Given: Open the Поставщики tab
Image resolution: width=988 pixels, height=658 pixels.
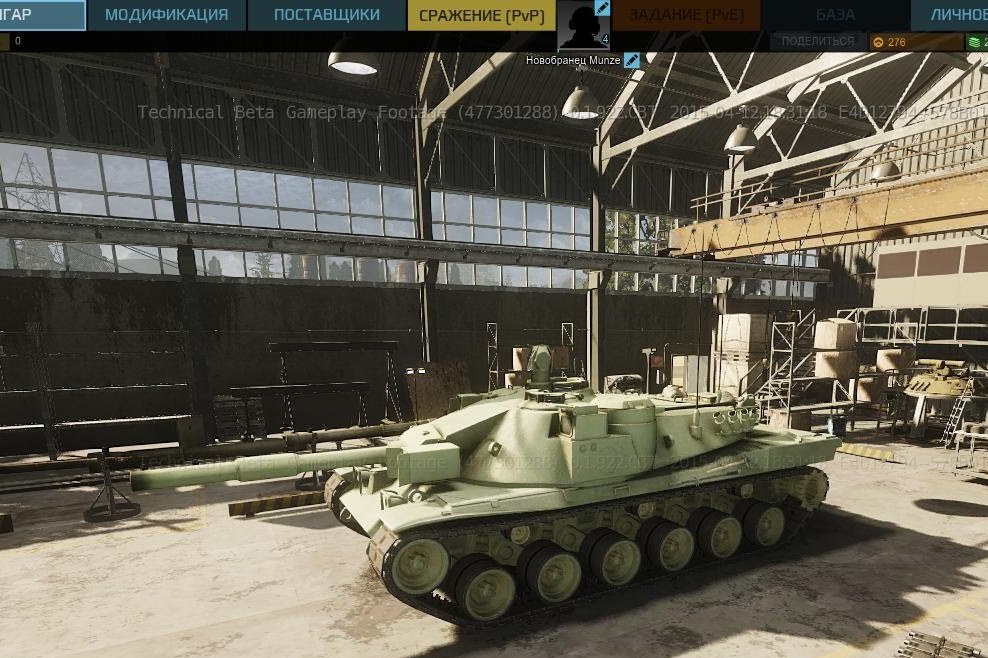Looking at the screenshot, I should point(326,15).
